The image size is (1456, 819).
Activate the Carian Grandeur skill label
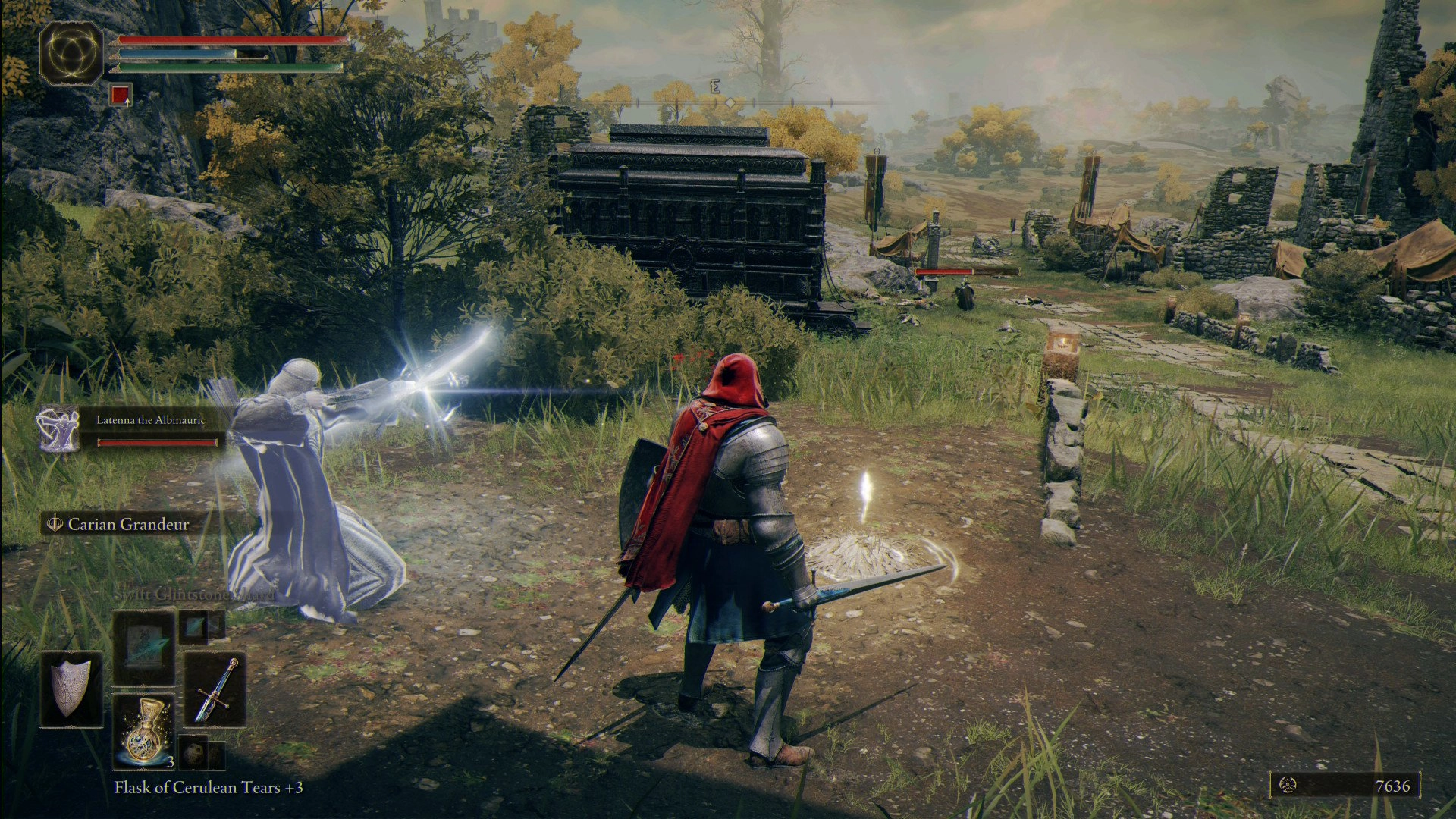point(128,524)
